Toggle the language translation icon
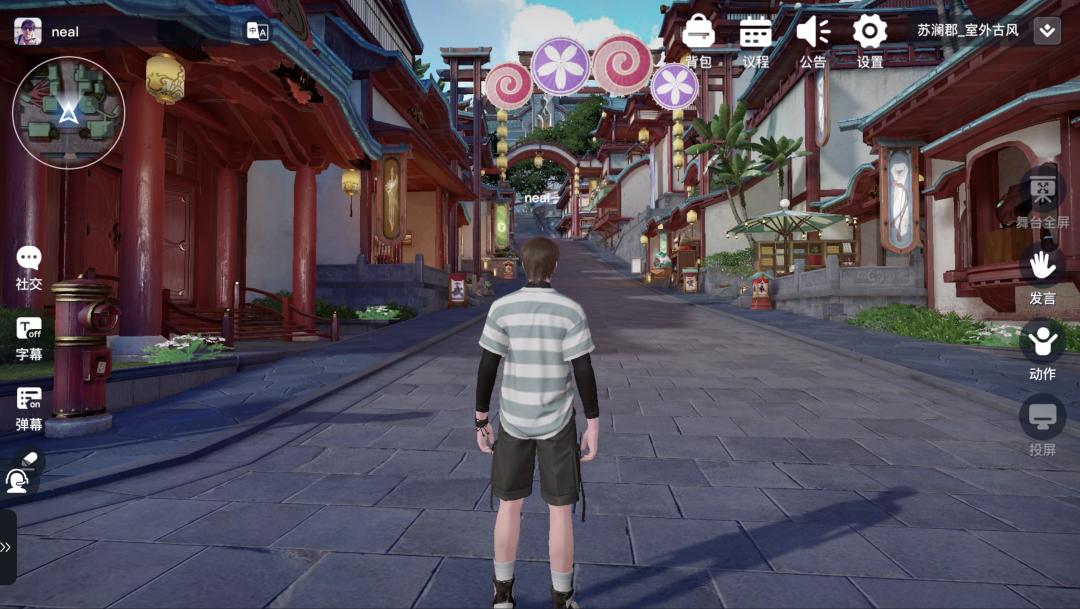Image resolution: width=1080 pixels, height=609 pixels. pos(257,31)
